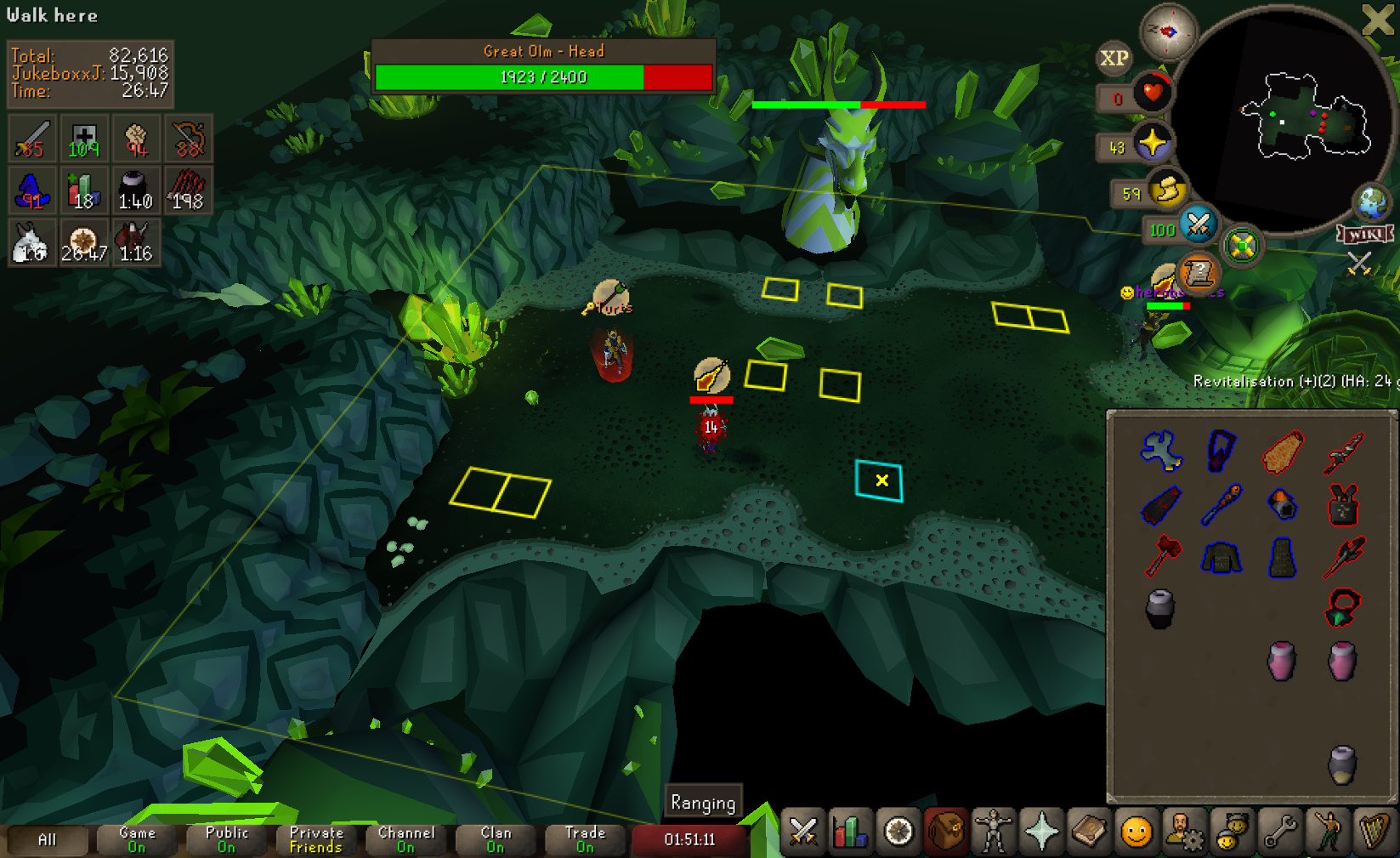Open the Prayer tab with the star icon

pyautogui.click(x=1041, y=831)
